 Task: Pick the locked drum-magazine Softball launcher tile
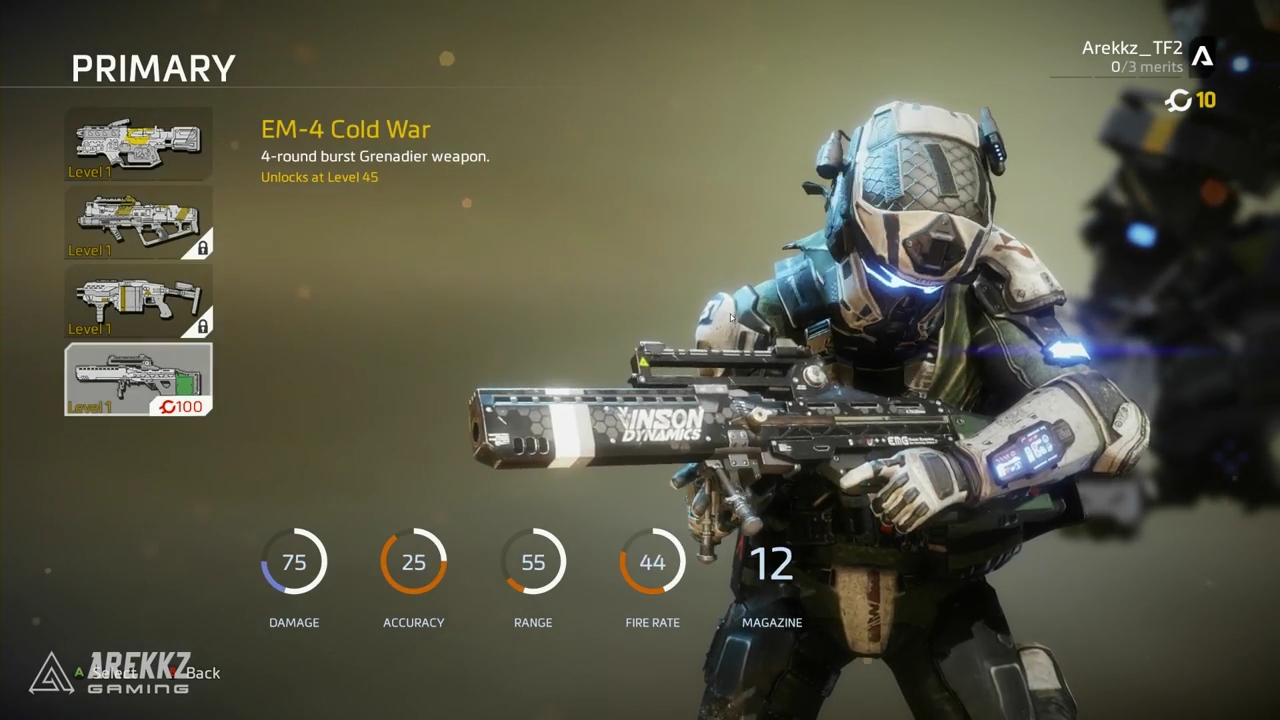[138, 300]
